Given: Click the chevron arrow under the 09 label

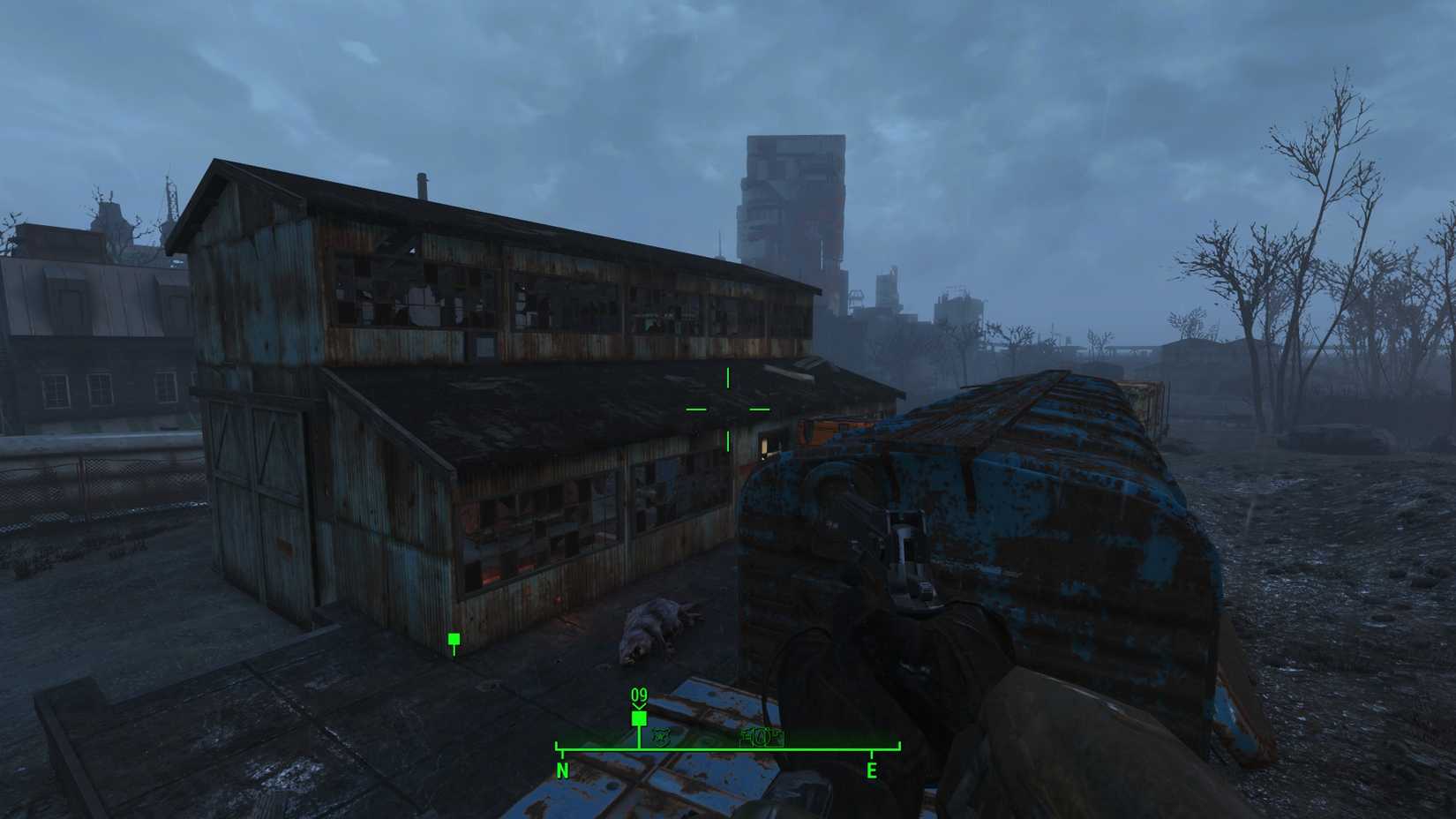Looking at the screenshot, I should coord(637,707).
